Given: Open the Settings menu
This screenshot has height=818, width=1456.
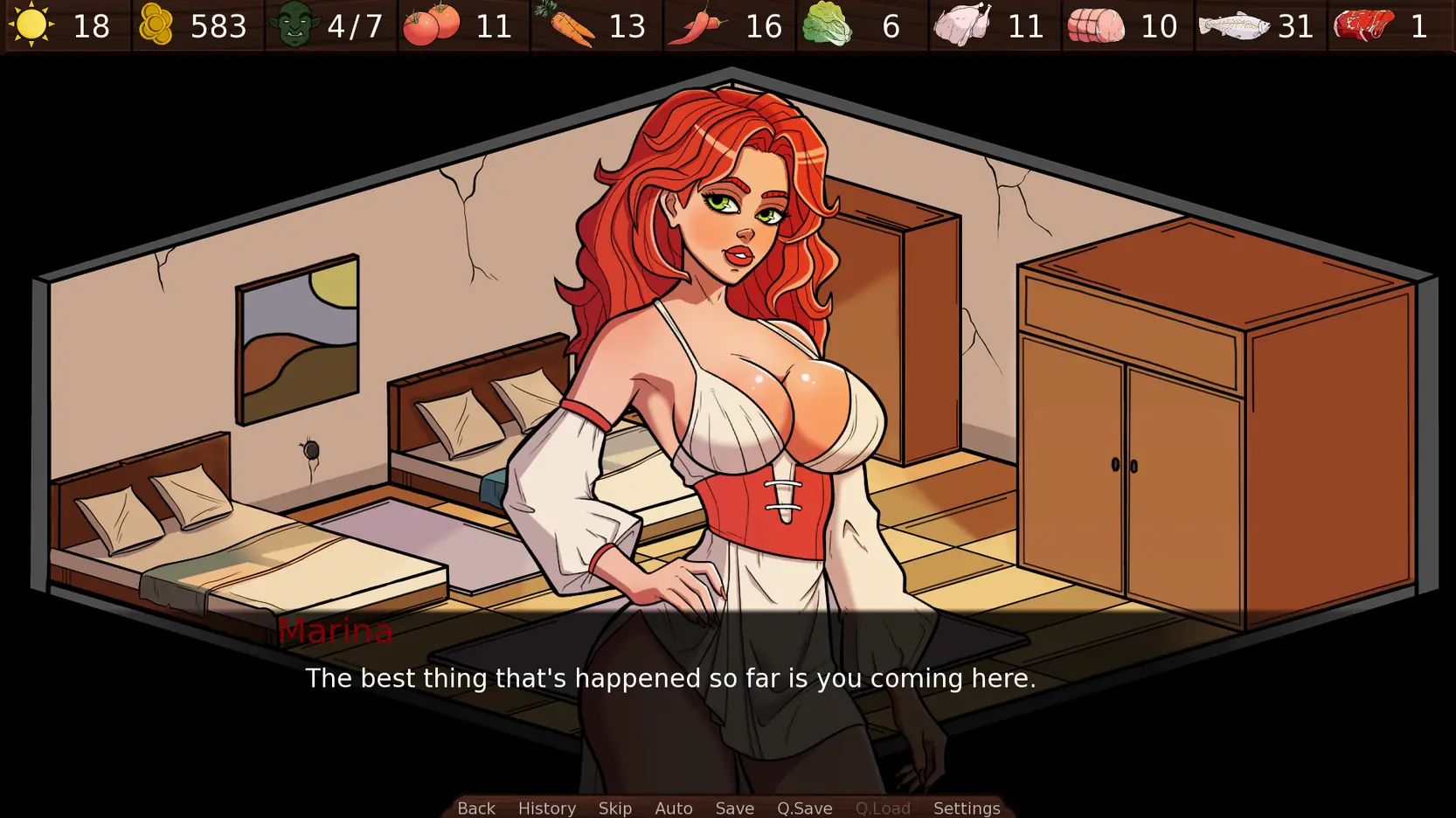Looking at the screenshot, I should click(x=967, y=808).
